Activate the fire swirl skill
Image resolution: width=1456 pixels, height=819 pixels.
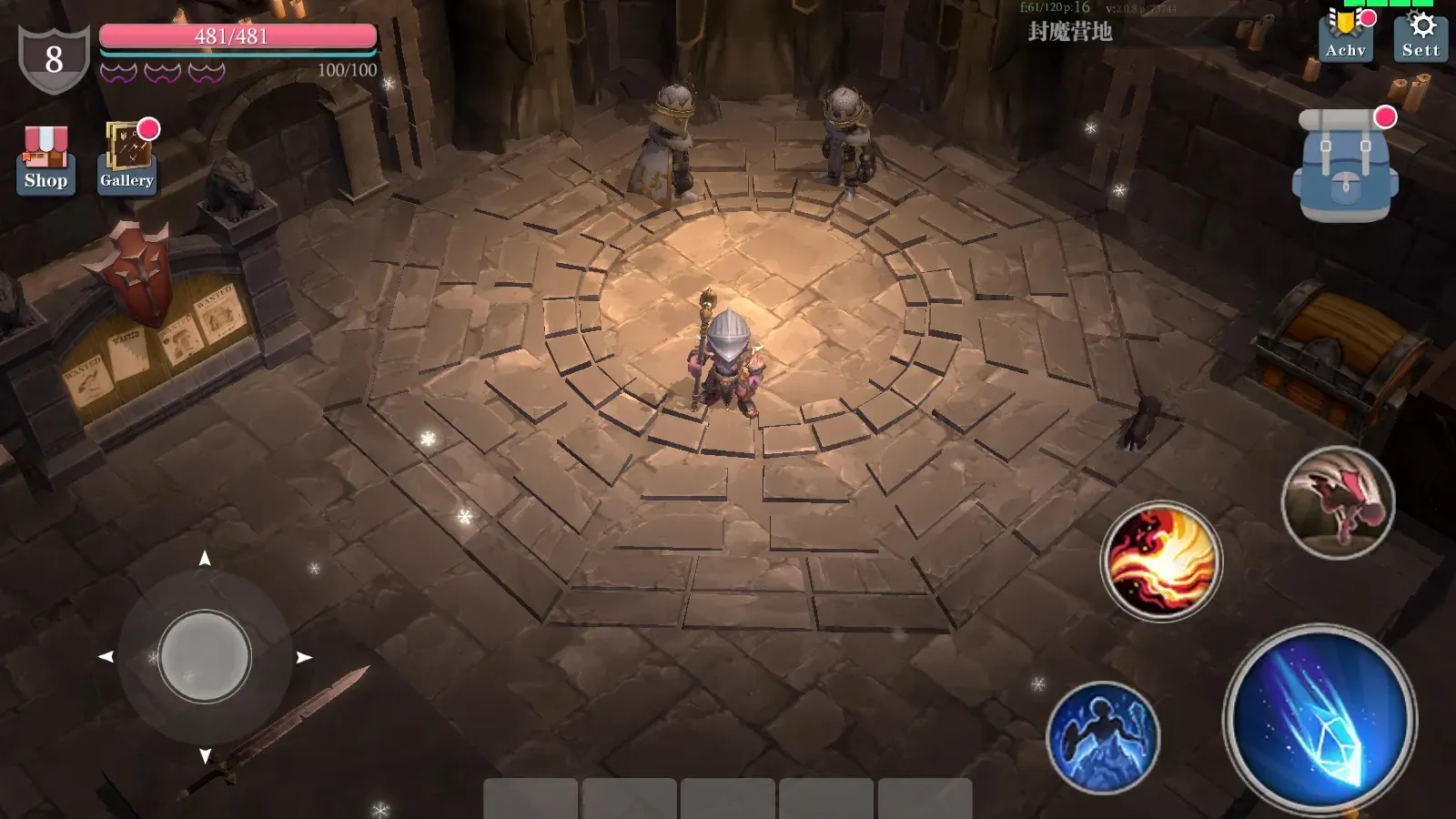pyautogui.click(x=1161, y=561)
